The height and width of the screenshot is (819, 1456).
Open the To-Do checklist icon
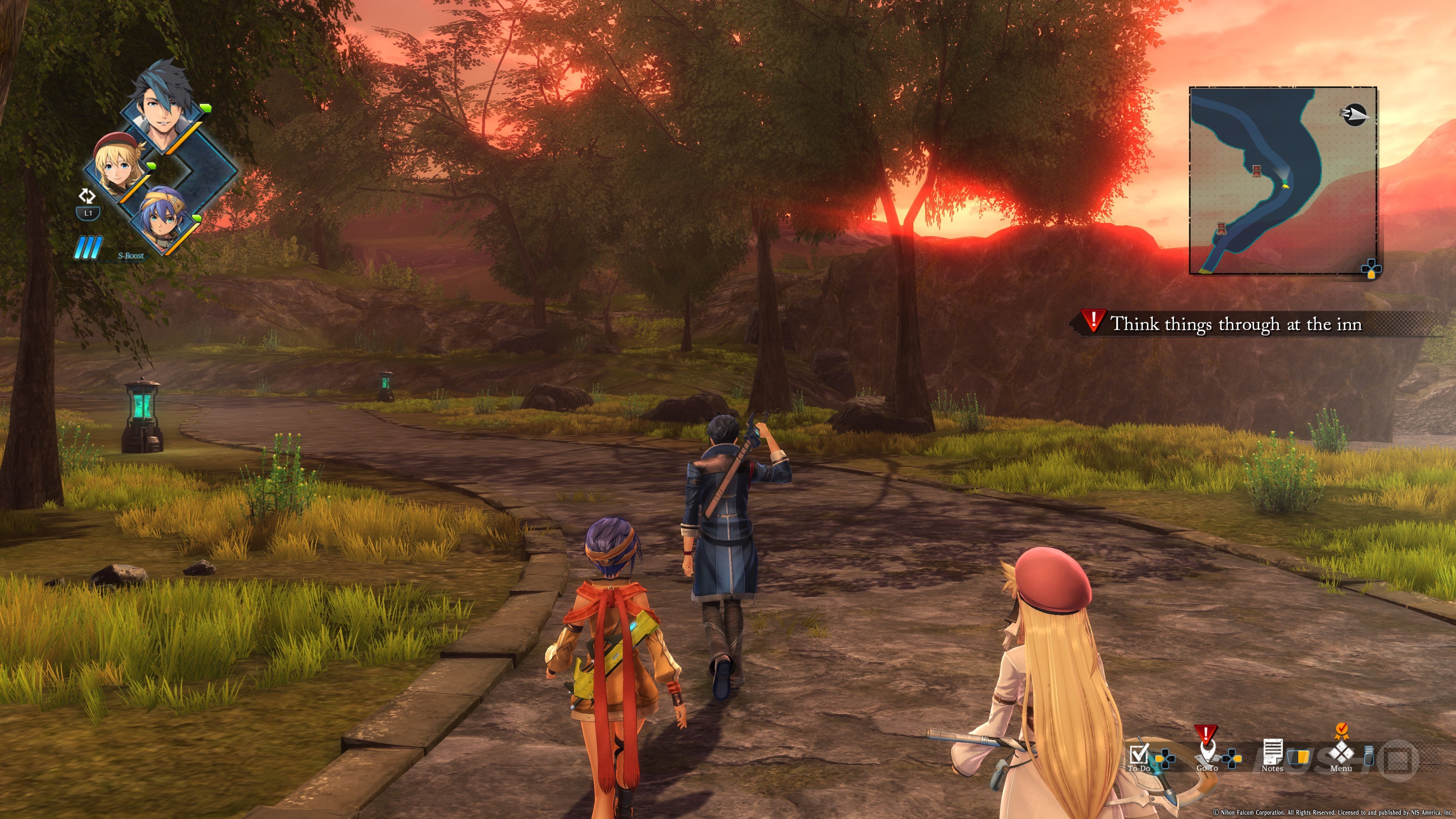[1139, 754]
